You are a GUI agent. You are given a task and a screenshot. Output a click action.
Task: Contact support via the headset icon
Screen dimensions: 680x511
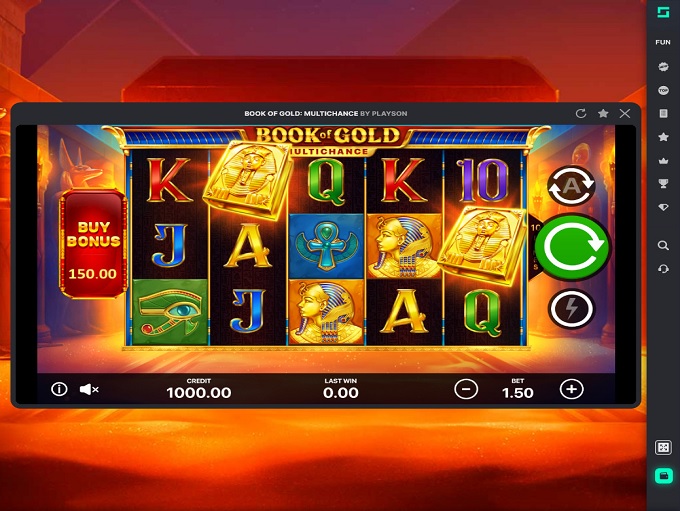click(x=663, y=269)
